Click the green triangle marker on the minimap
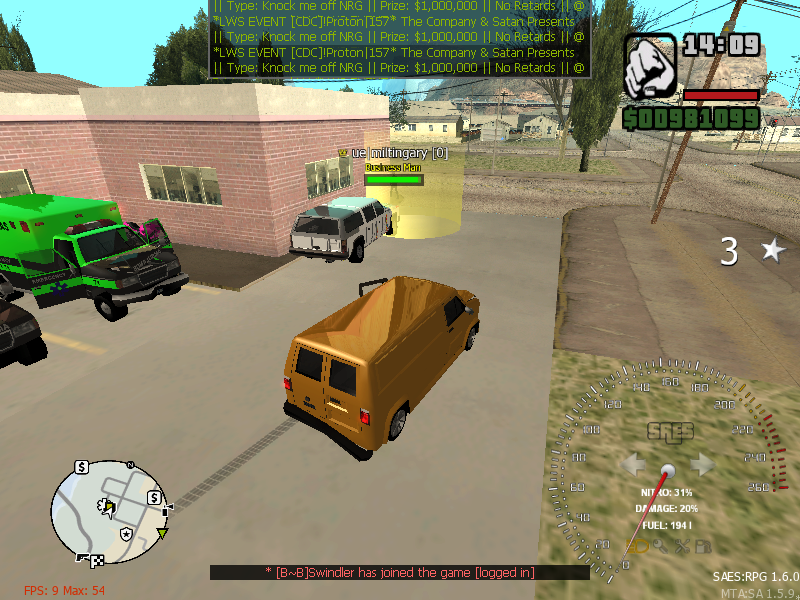Screen dimensions: 800x600 [x=162, y=533]
